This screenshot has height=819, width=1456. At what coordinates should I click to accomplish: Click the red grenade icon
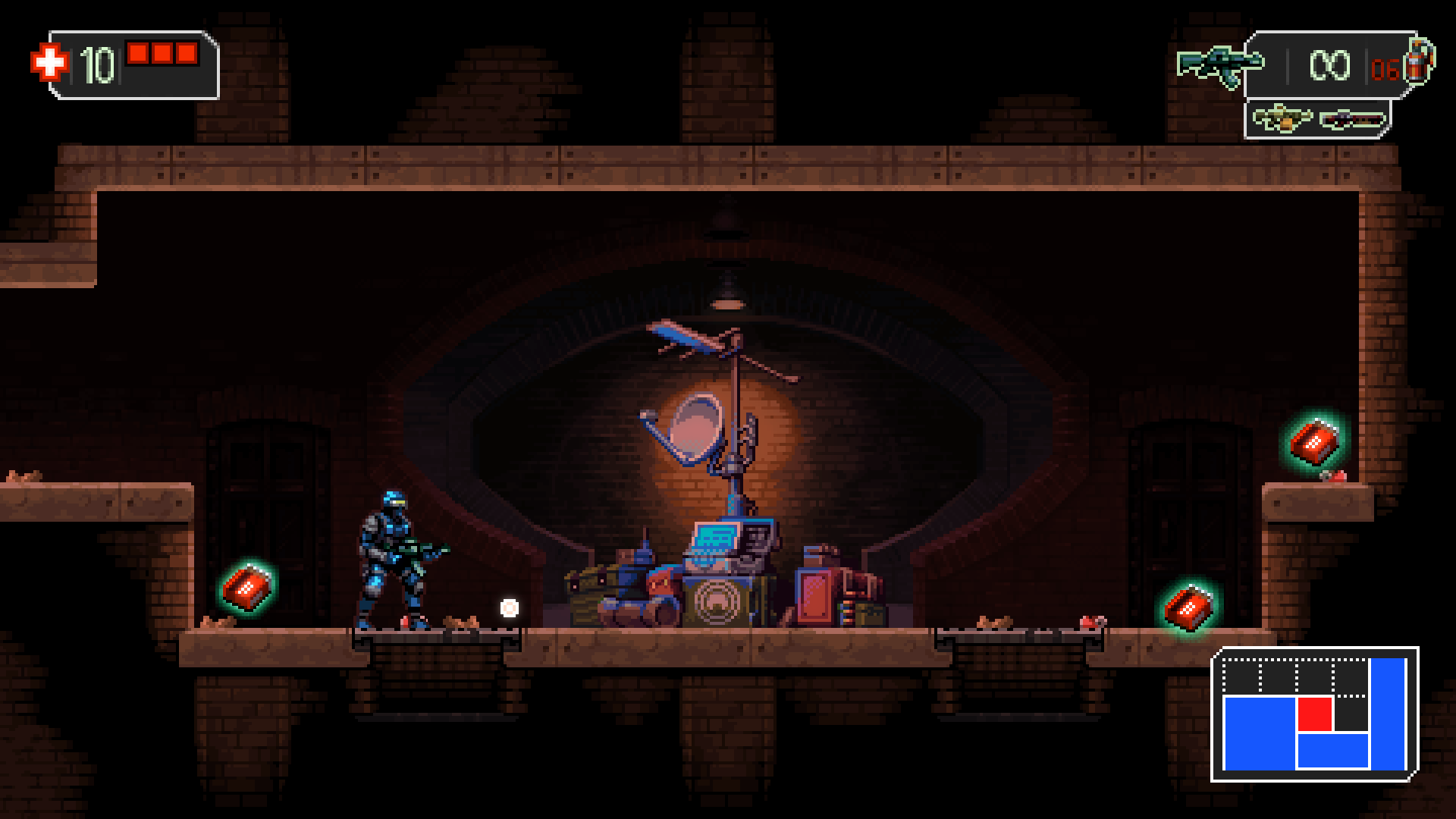point(1418,59)
